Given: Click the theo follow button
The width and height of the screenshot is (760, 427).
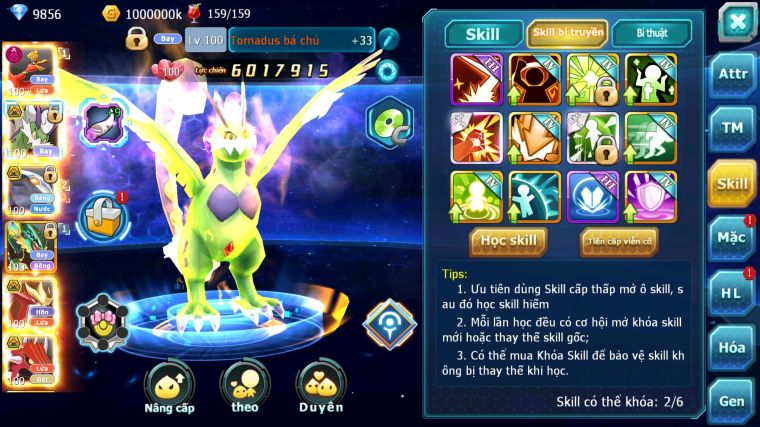Looking at the screenshot, I should click(x=245, y=387).
